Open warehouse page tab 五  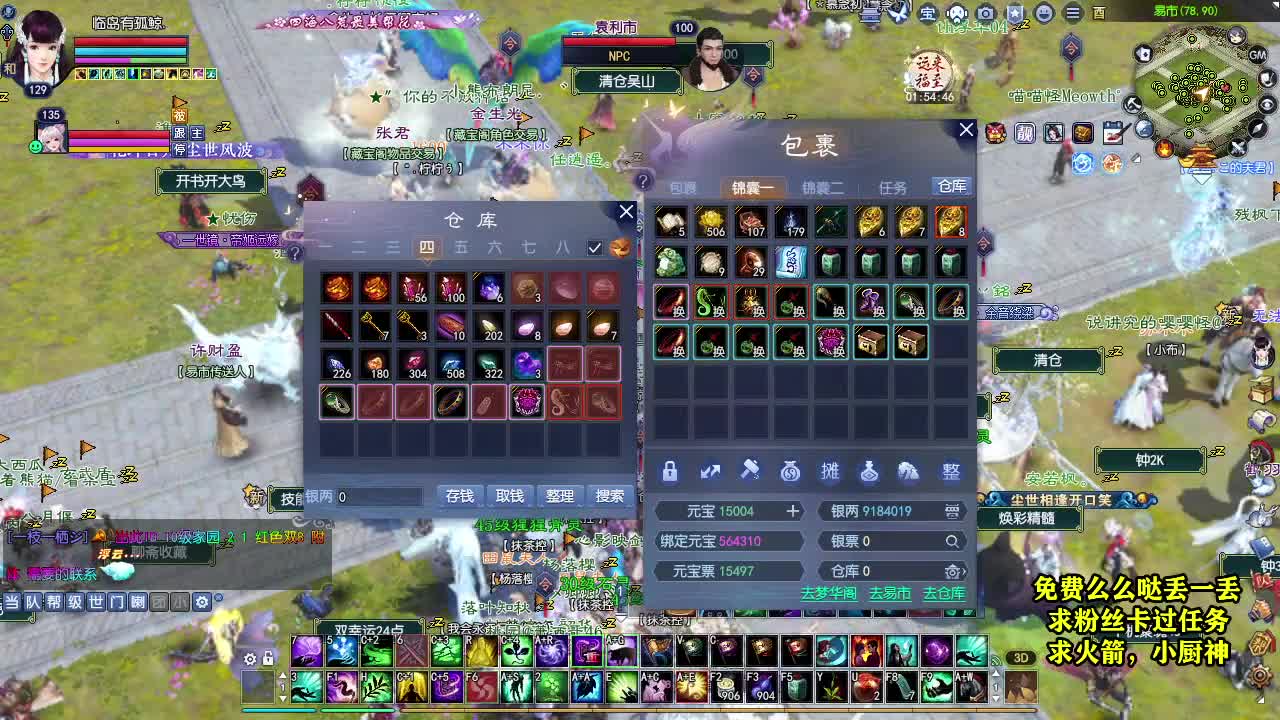tap(462, 247)
